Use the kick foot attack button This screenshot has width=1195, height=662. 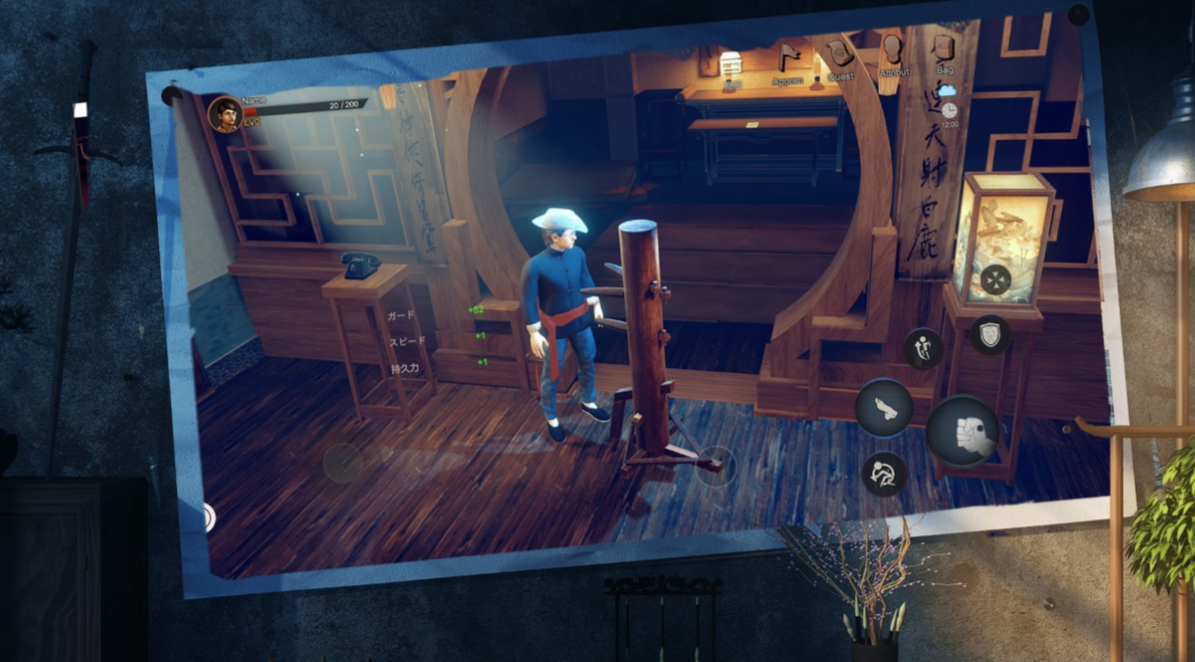pos(884,407)
